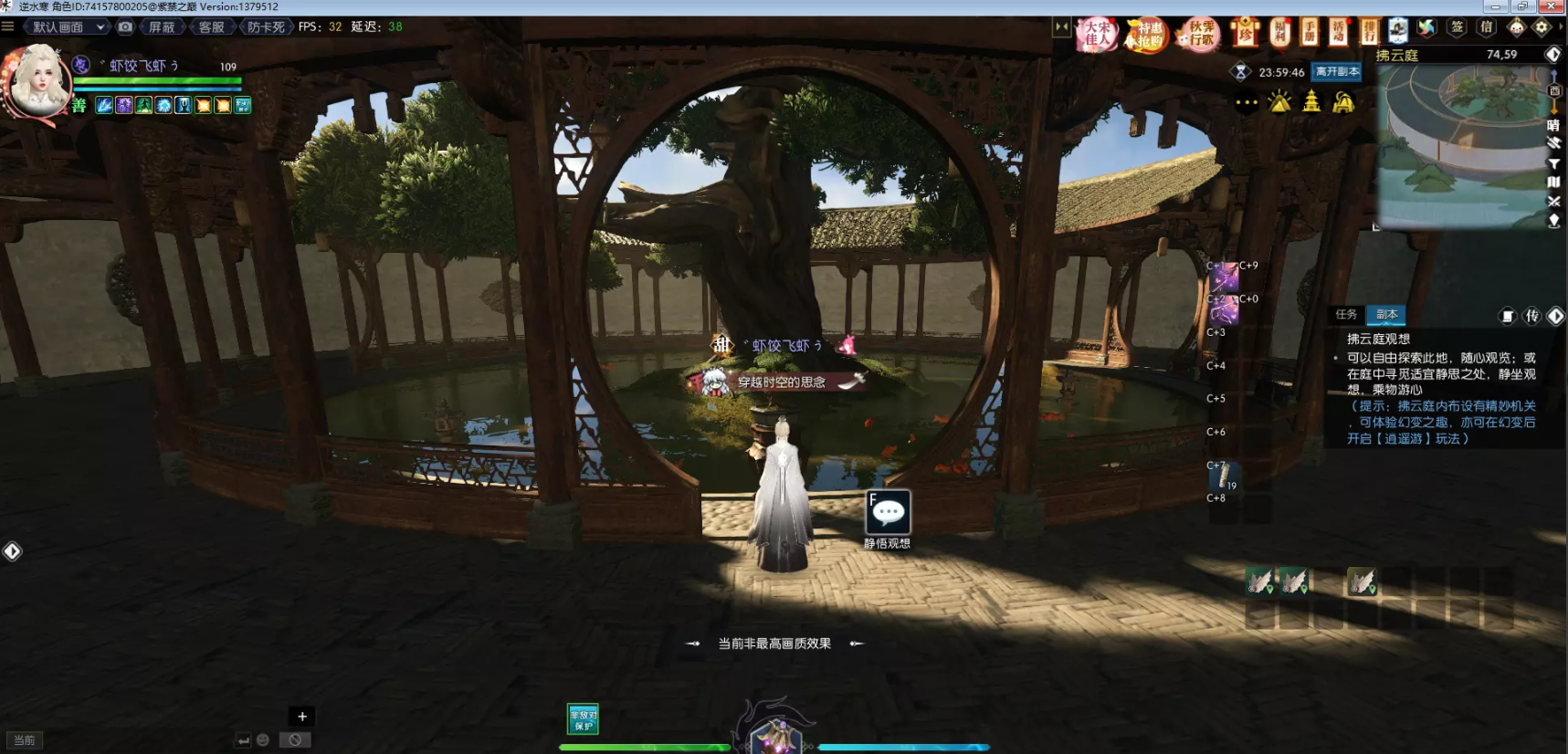
Task: Open the 排行 rankings lantern
Action: point(1369,32)
